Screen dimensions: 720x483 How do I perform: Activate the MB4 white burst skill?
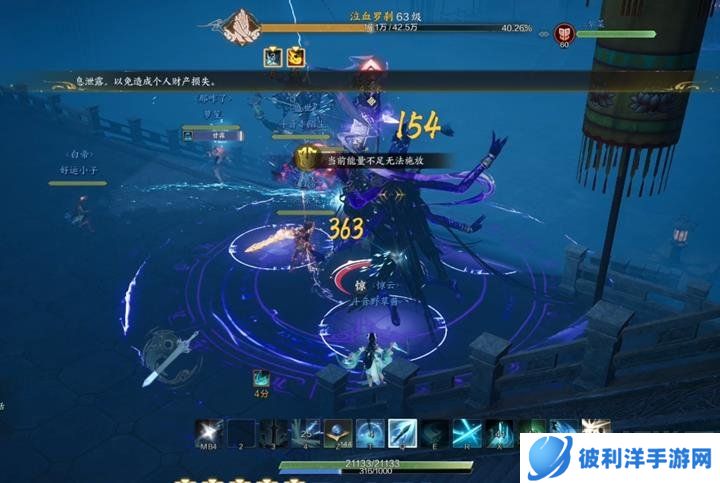(x=209, y=432)
